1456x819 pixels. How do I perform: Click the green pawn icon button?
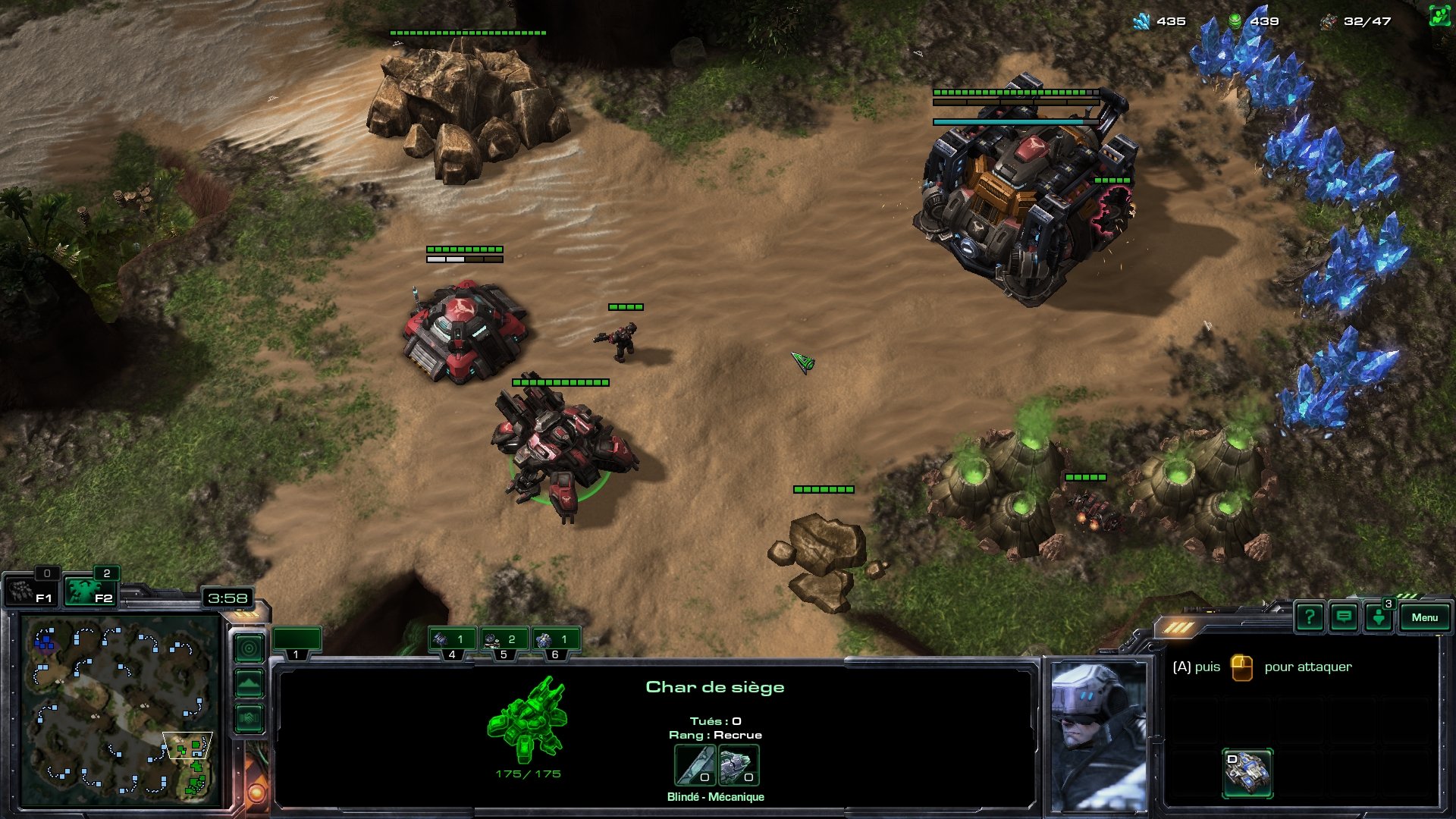(1378, 617)
